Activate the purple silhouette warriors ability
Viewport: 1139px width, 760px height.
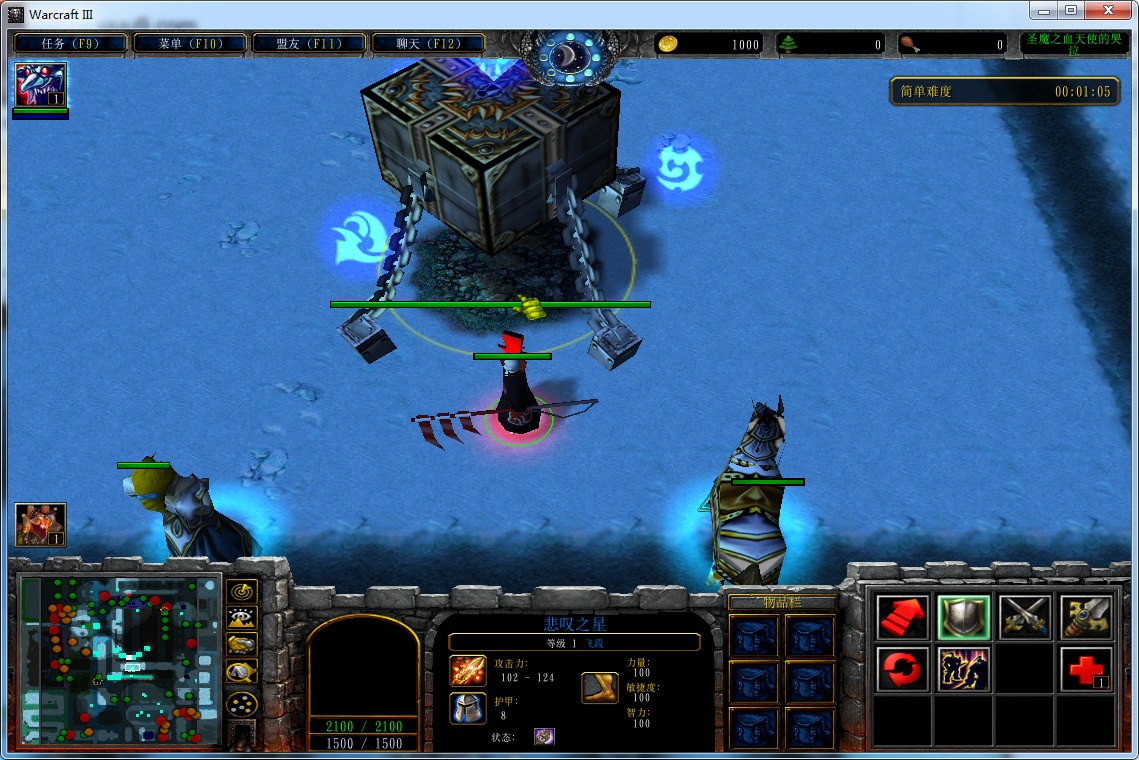click(x=964, y=669)
